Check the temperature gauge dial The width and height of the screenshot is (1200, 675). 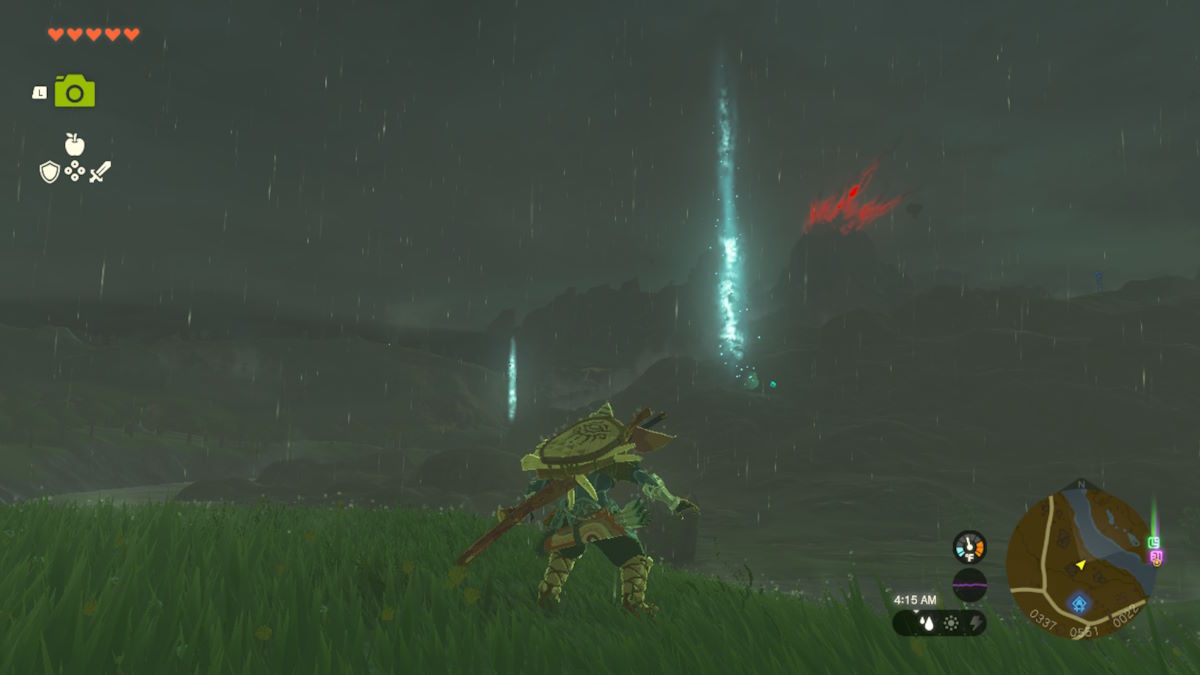click(x=969, y=547)
